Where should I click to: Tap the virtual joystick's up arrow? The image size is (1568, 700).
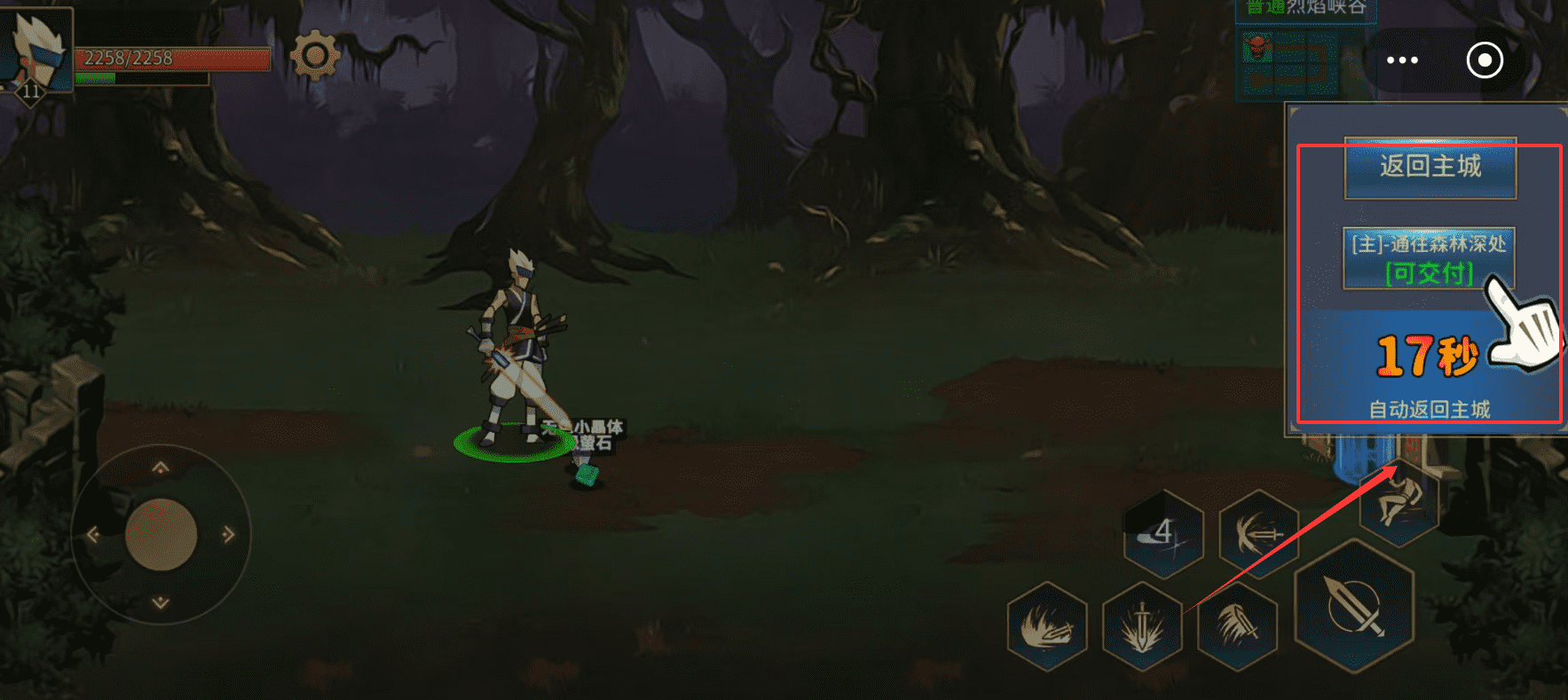[x=161, y=468]
